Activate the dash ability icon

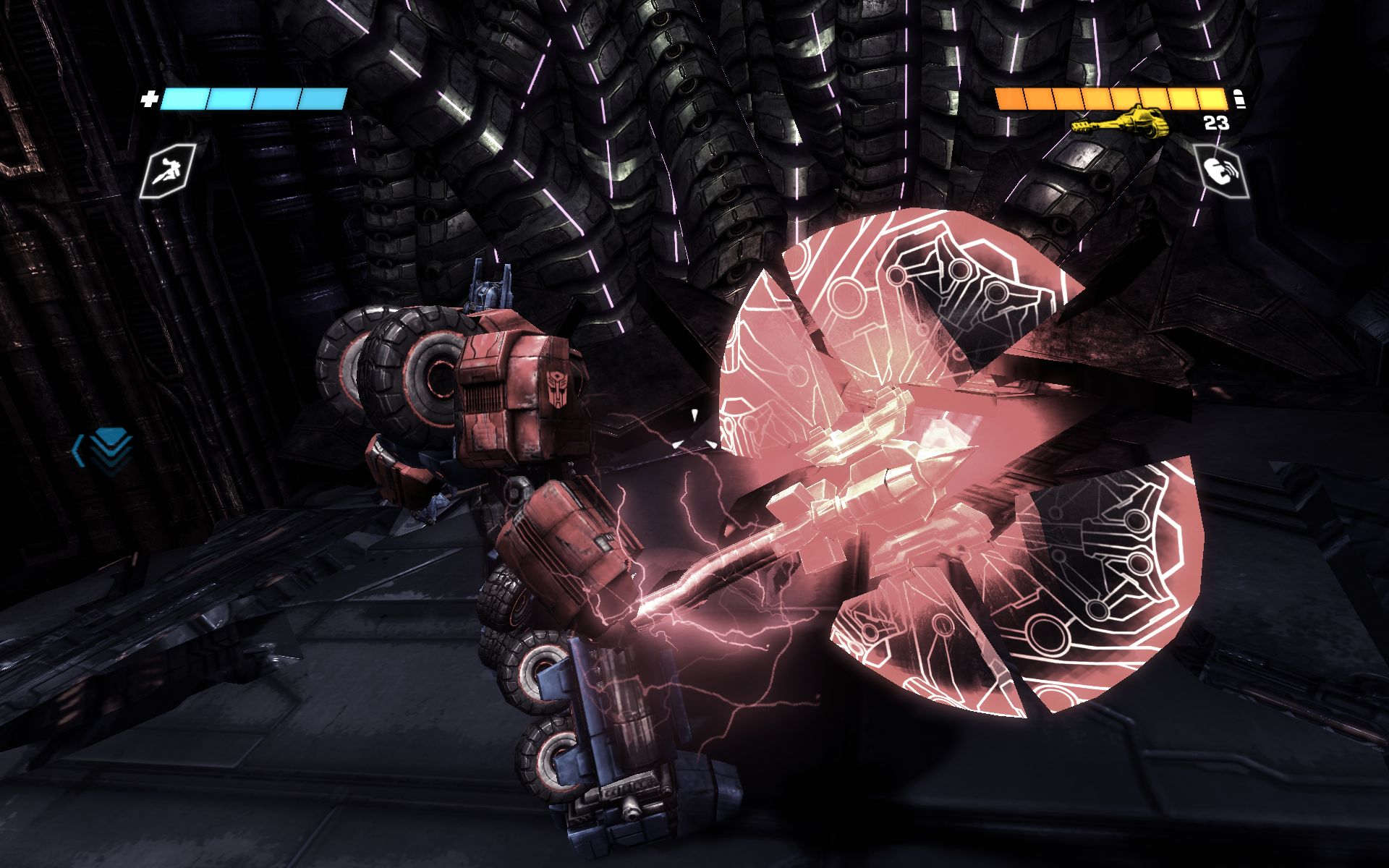click(168, 171)
